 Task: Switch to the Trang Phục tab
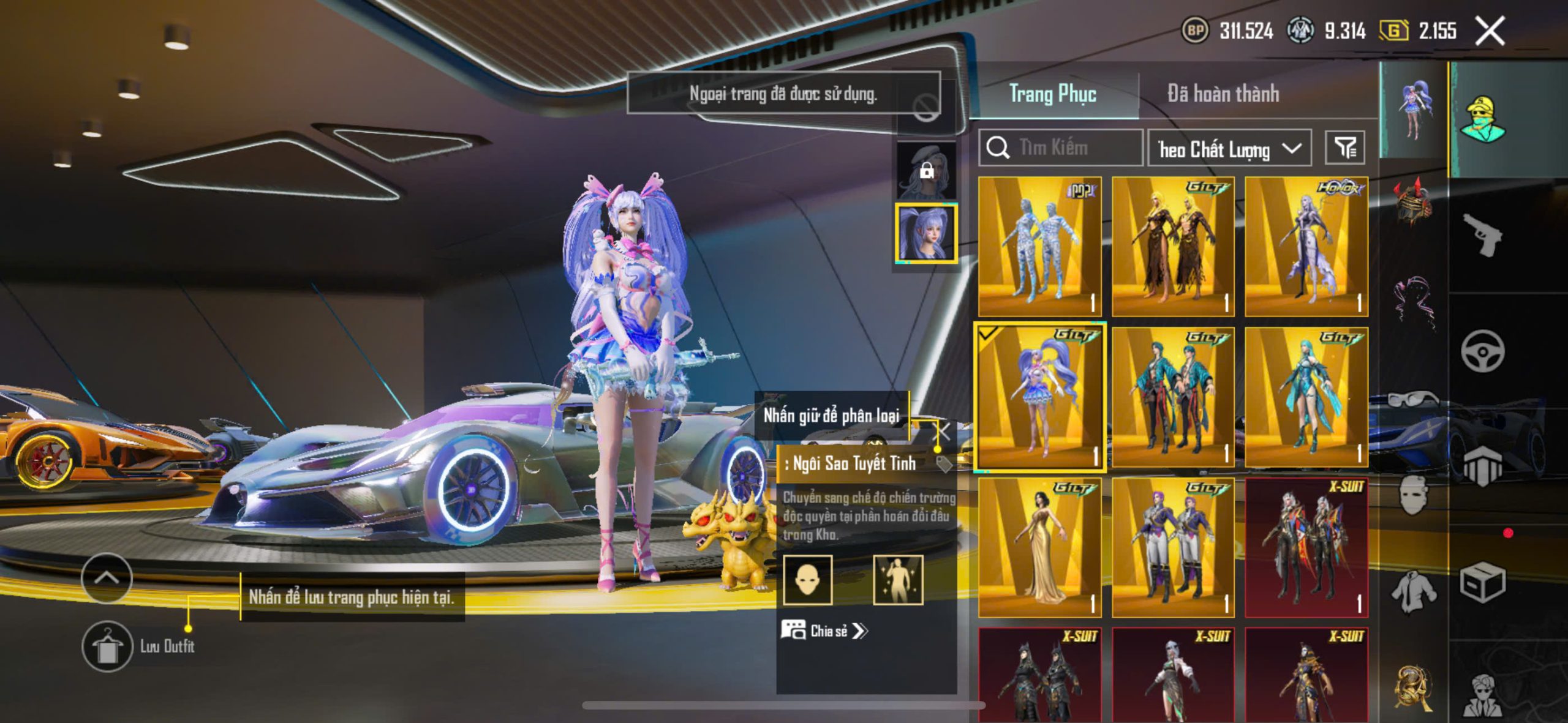1052,94
